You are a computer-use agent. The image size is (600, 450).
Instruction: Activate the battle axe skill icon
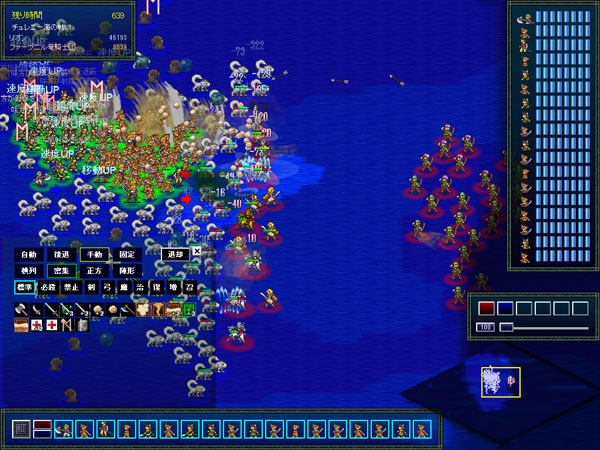click(22, 310)
